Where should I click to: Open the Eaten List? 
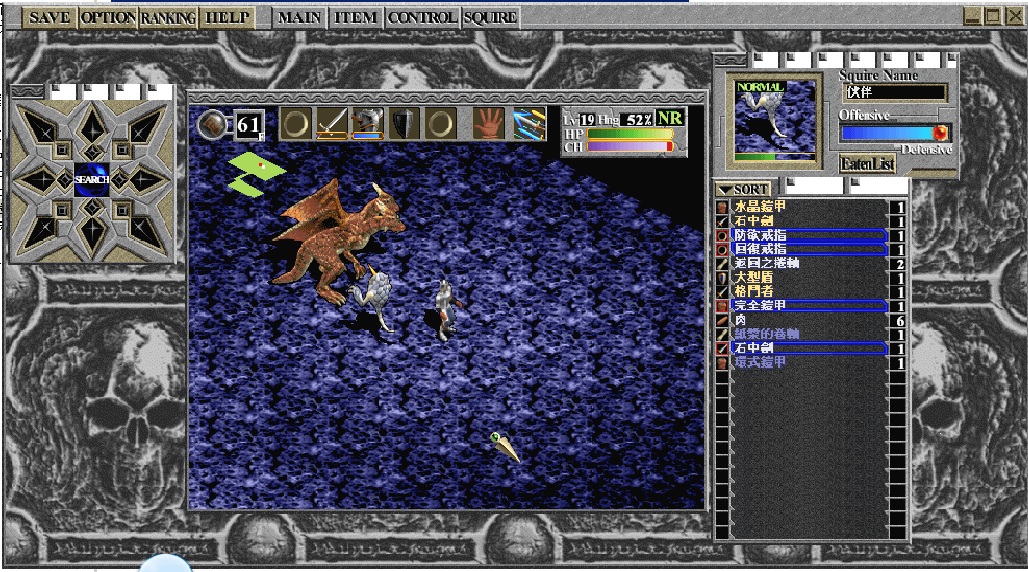(866, 165)
